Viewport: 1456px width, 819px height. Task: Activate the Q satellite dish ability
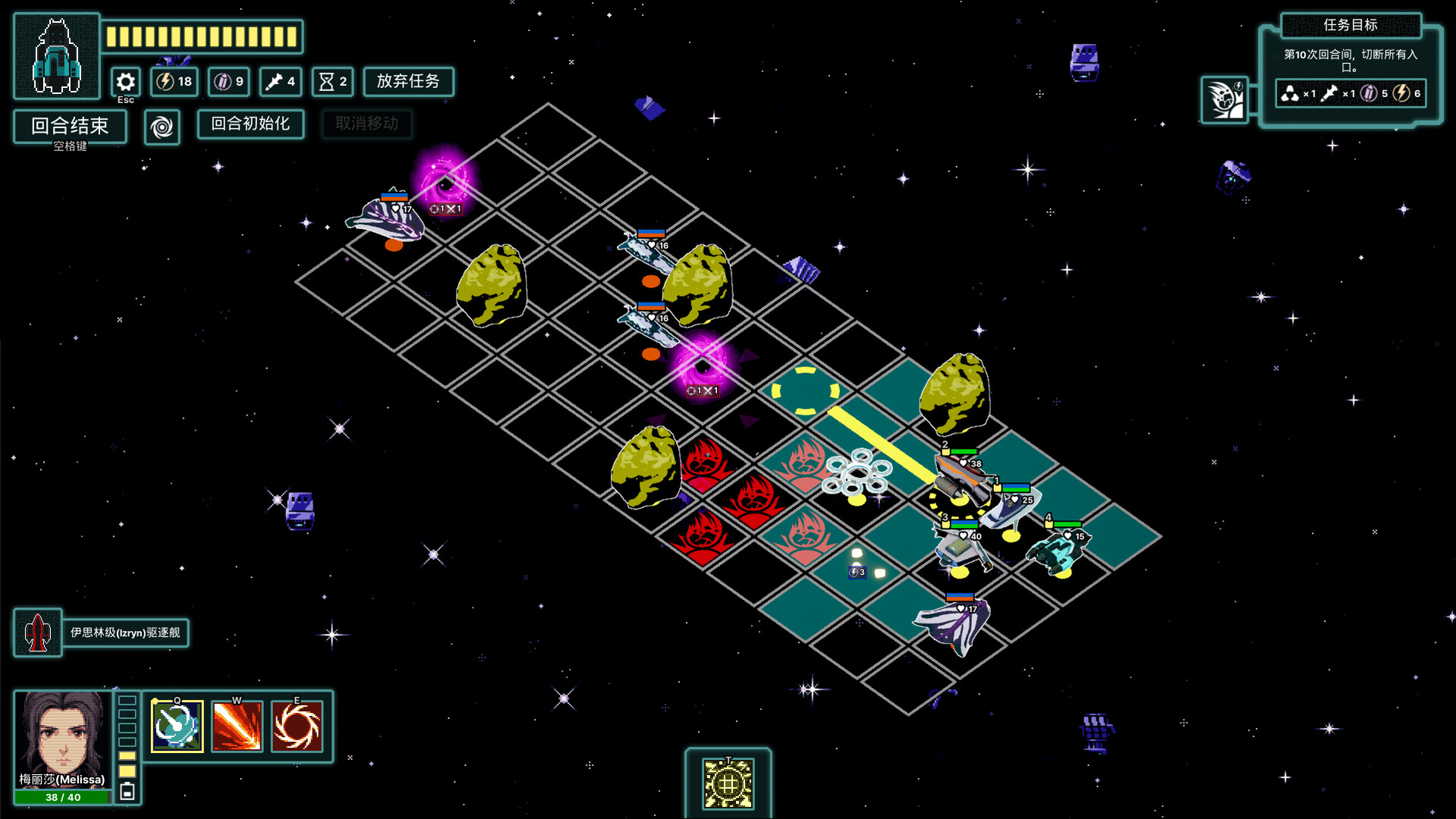pos(178,726)
